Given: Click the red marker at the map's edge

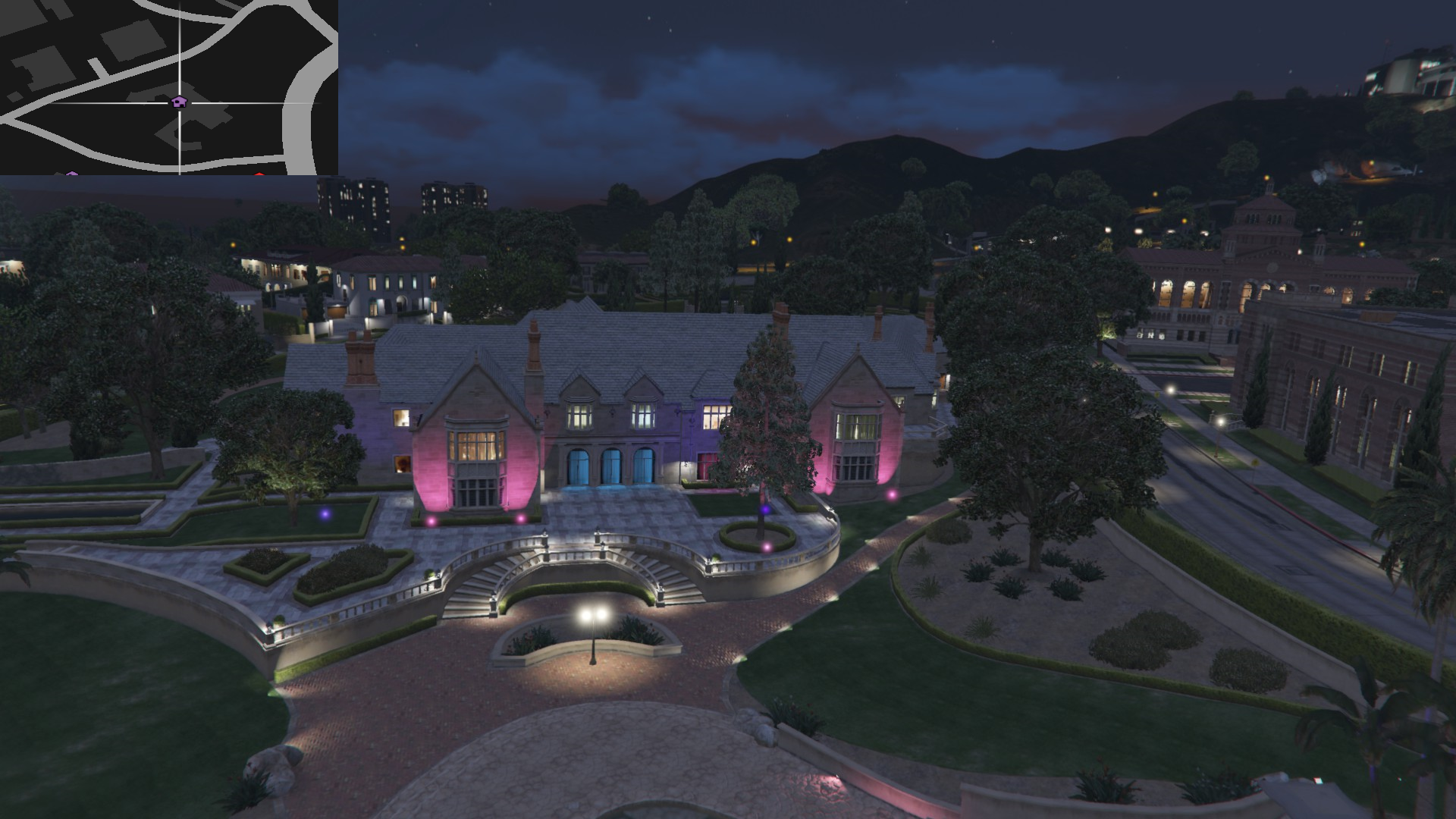Looking at the screenshot, I should (x=259, y=174).
